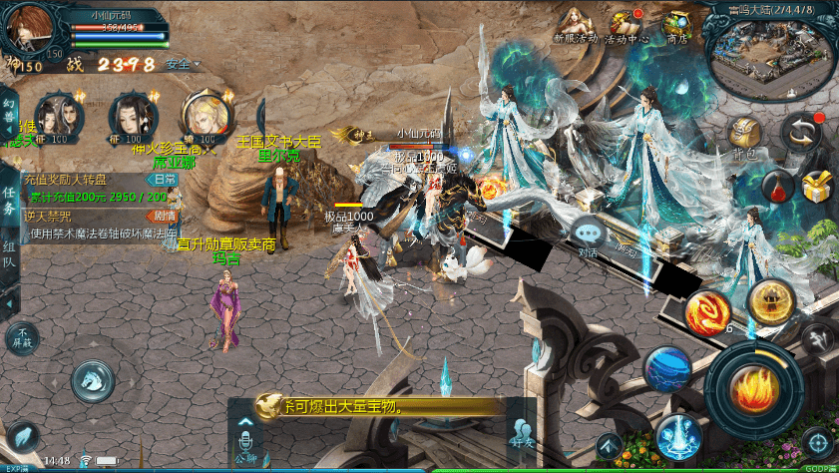
Task: Tap the crosshair target button
Action: point(817,440)
